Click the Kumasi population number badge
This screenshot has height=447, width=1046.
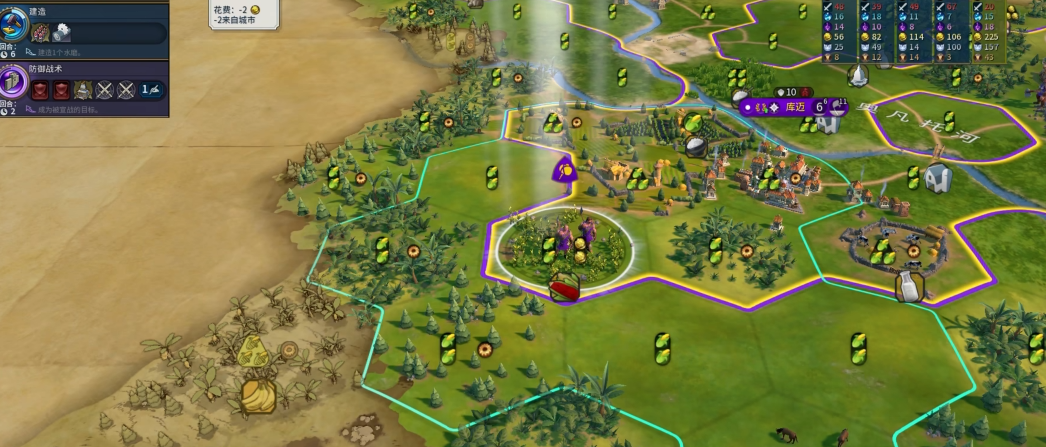coord(818,105)
